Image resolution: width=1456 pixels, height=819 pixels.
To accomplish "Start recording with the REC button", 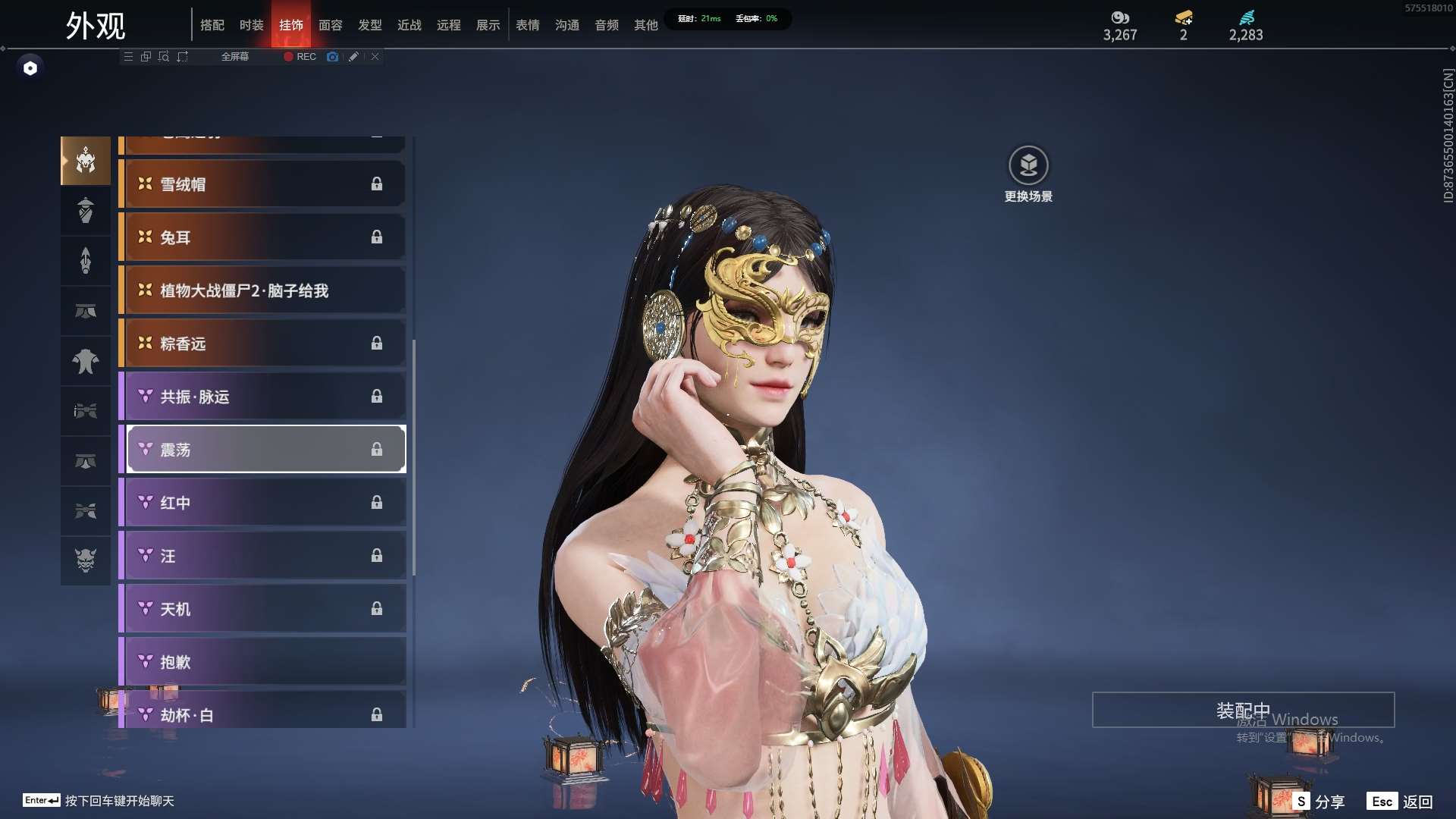I will click(300, 57).
